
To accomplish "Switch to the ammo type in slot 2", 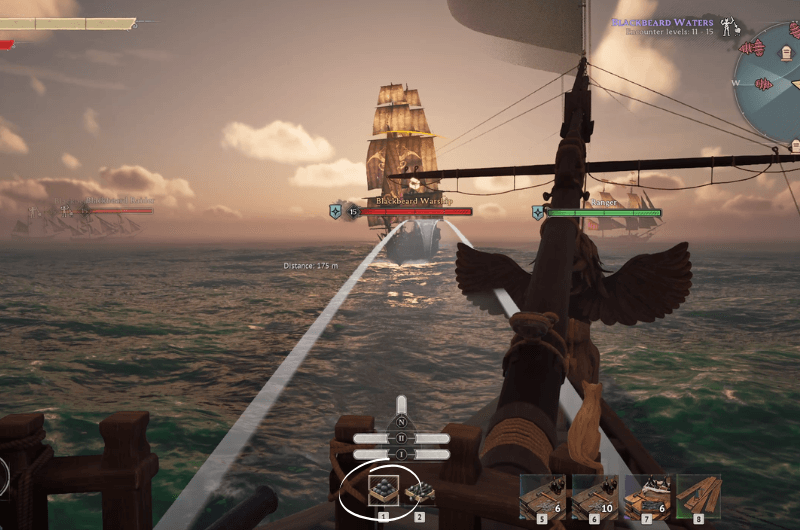I will point(419,493).
